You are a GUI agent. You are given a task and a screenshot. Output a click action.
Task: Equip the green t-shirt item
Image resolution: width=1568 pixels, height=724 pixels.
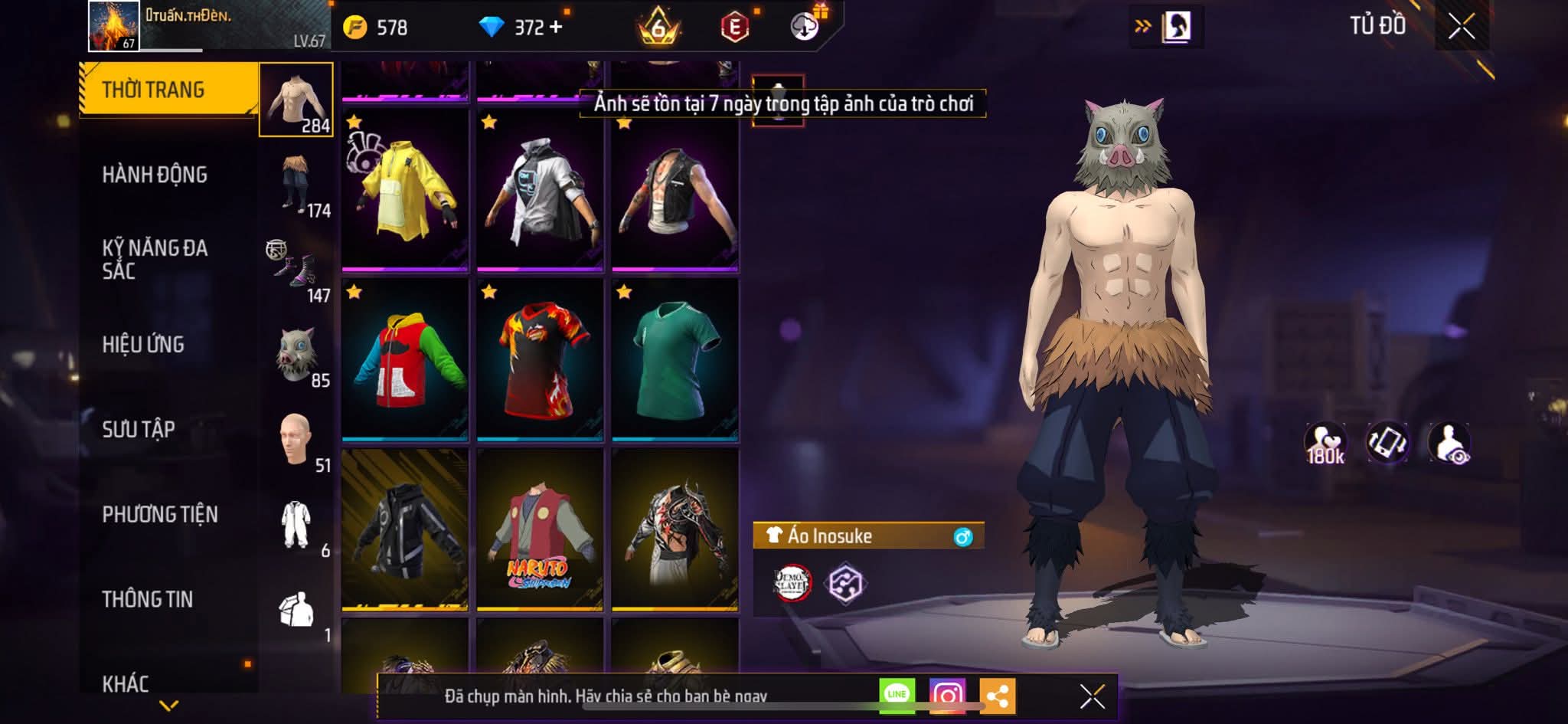tap(675, 359)
